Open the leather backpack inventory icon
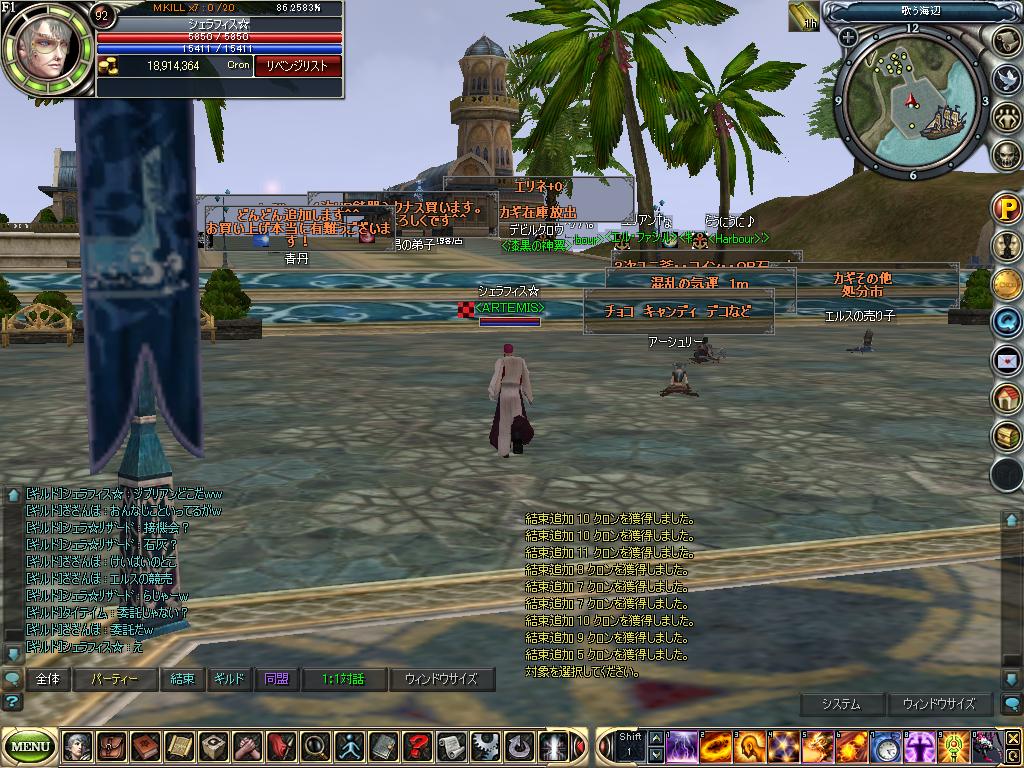1024x768 pixels. tap(111, 746)
